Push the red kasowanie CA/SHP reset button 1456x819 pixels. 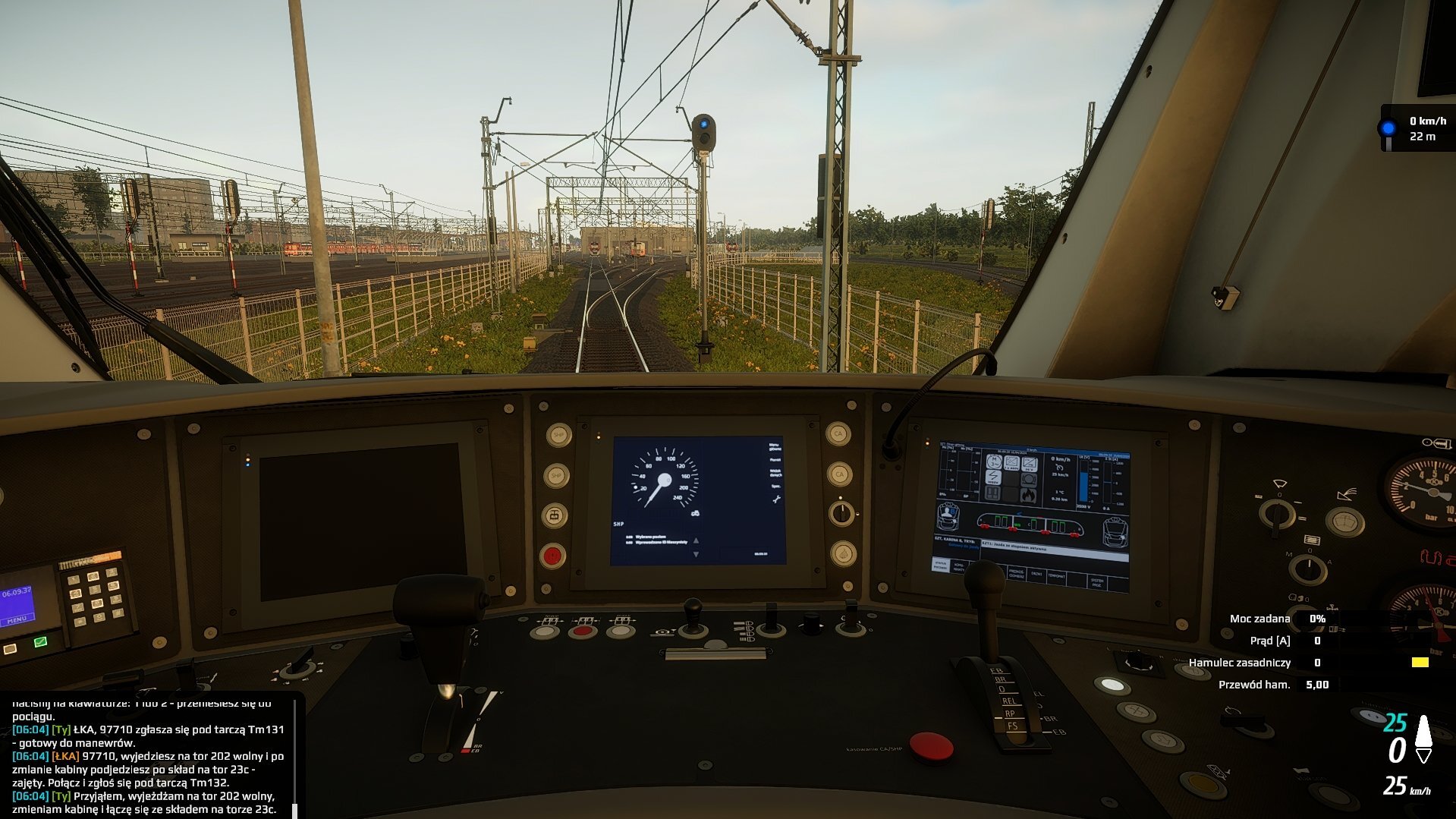(930, 746)
